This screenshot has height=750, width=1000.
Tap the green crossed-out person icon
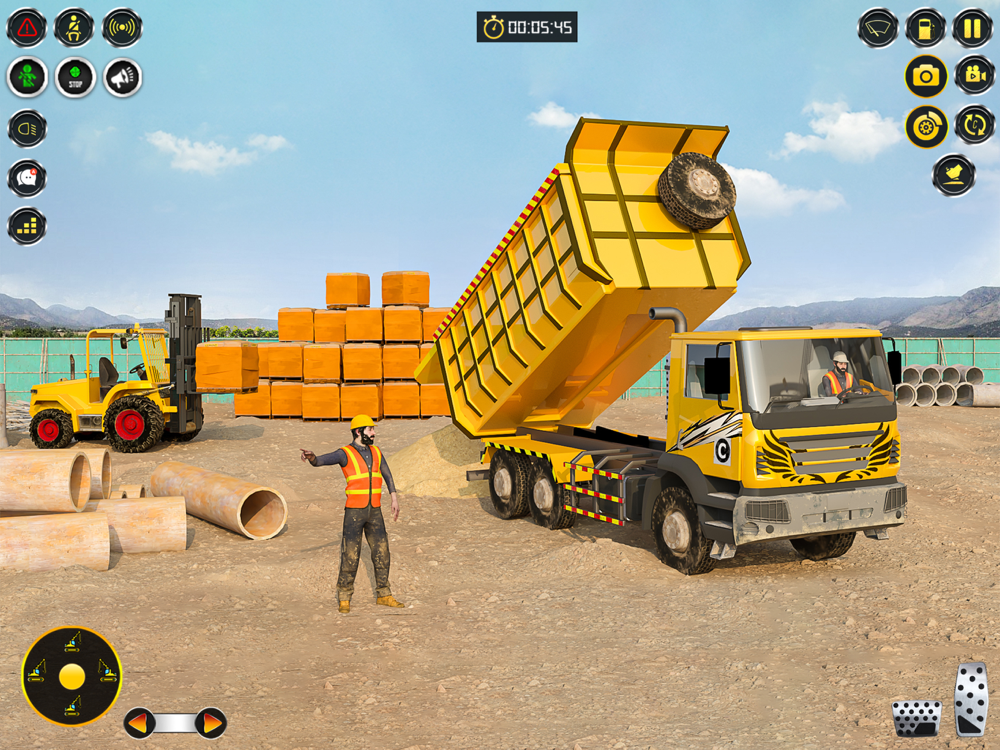(x=27, y=77)
